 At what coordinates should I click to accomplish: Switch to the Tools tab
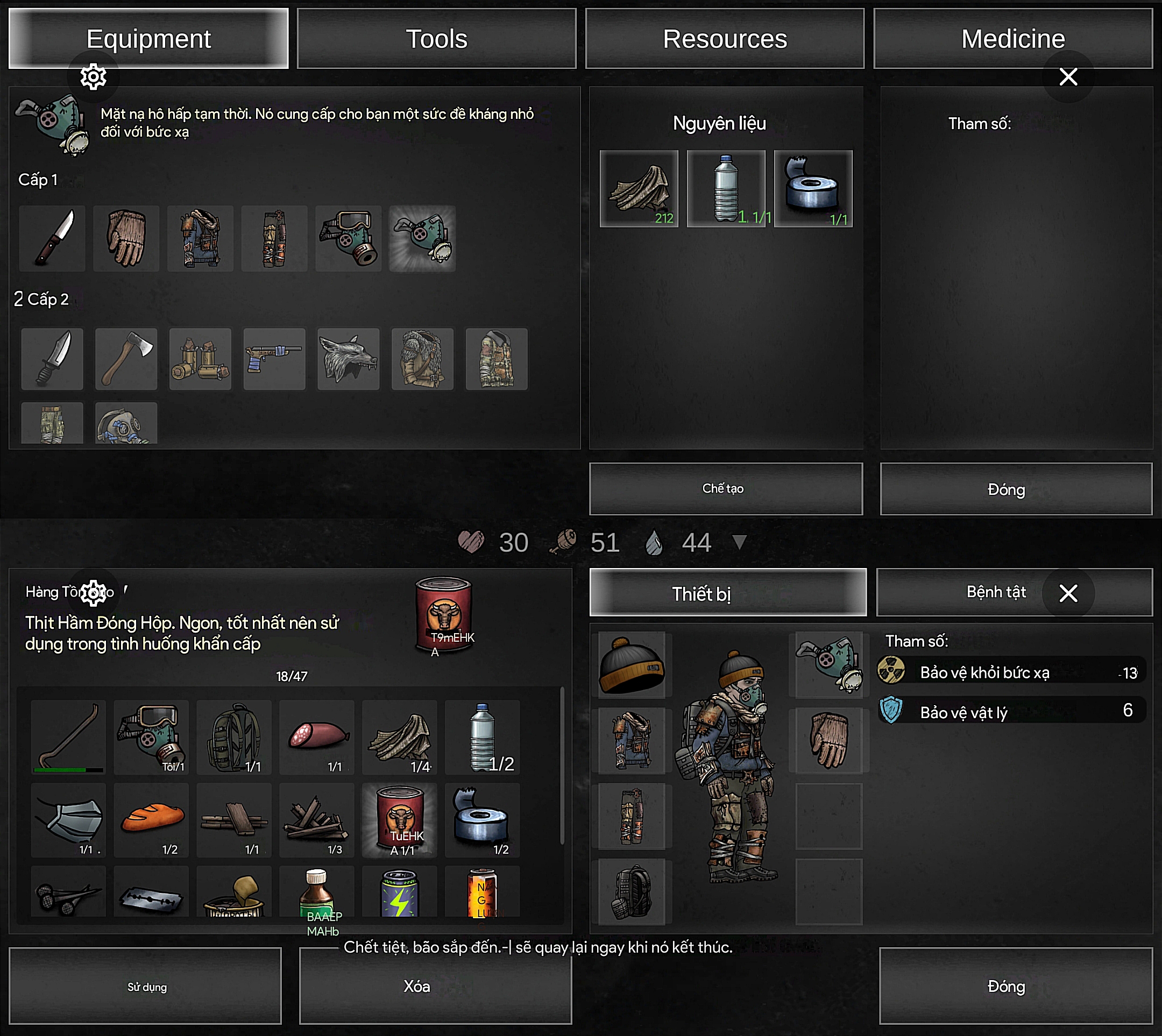tap(436, 39)
